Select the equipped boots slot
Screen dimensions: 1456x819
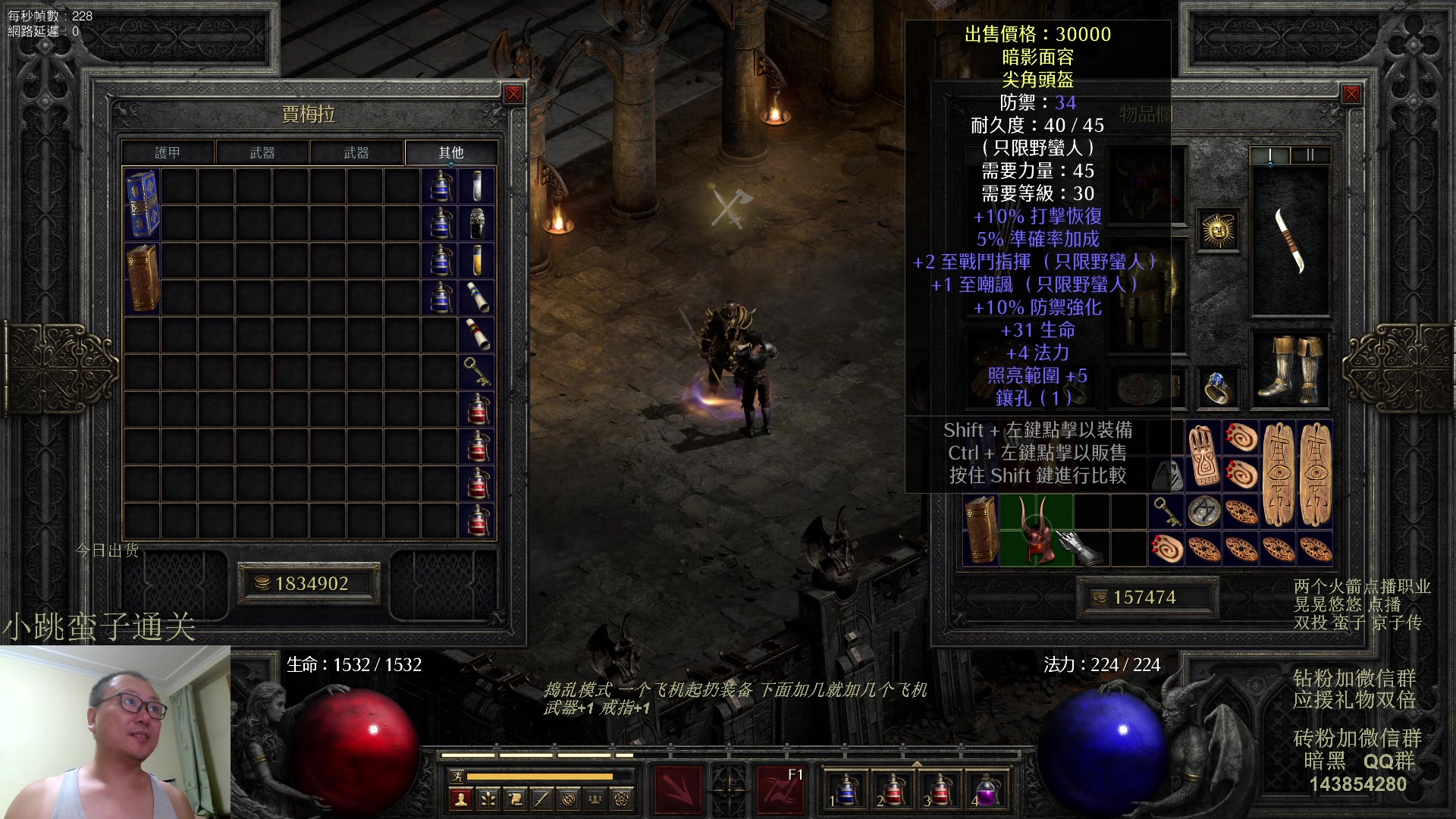tap(1291, 369)
